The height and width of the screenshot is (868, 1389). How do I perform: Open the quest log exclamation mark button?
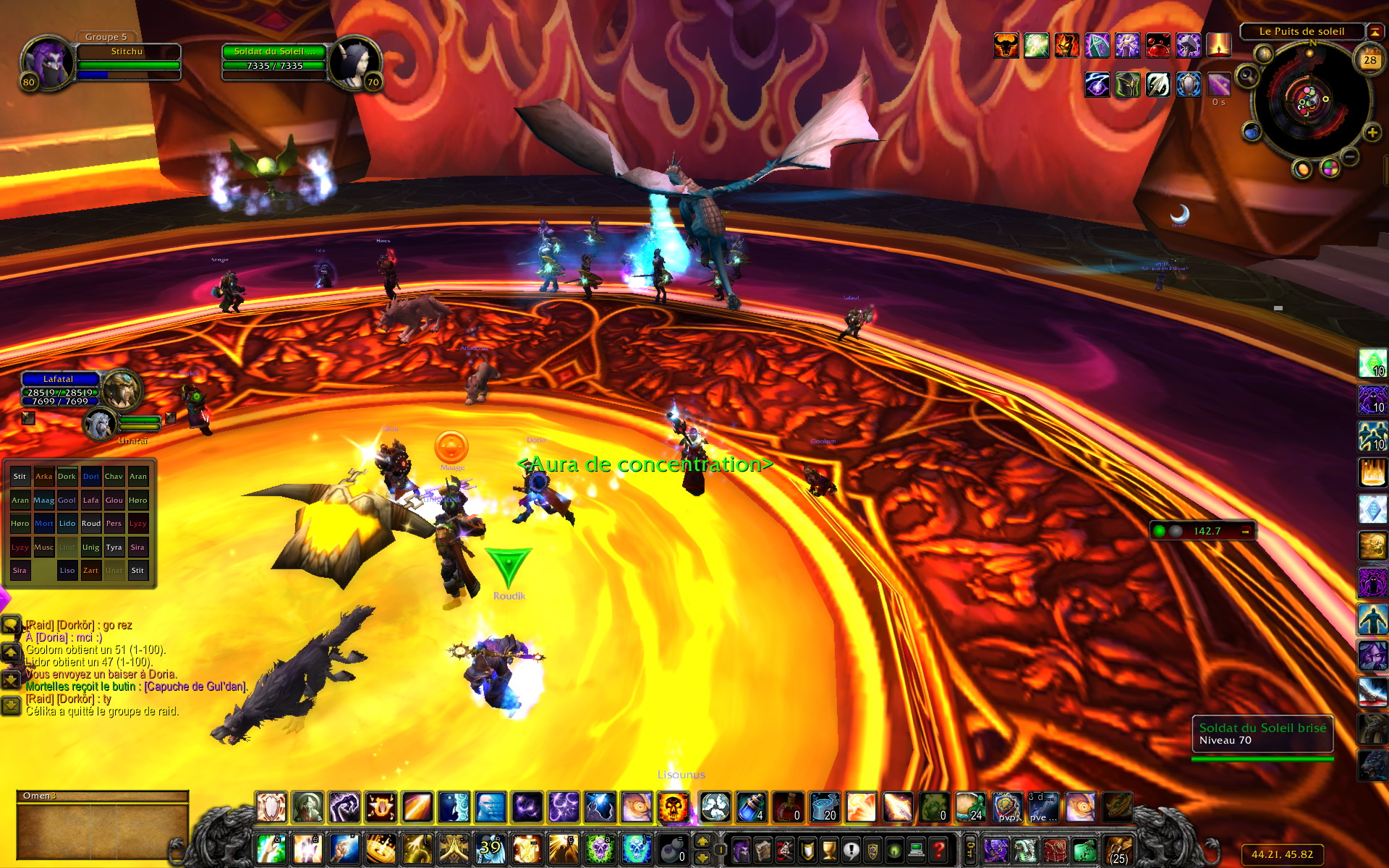pyautogui.click(x=851, y=849)
